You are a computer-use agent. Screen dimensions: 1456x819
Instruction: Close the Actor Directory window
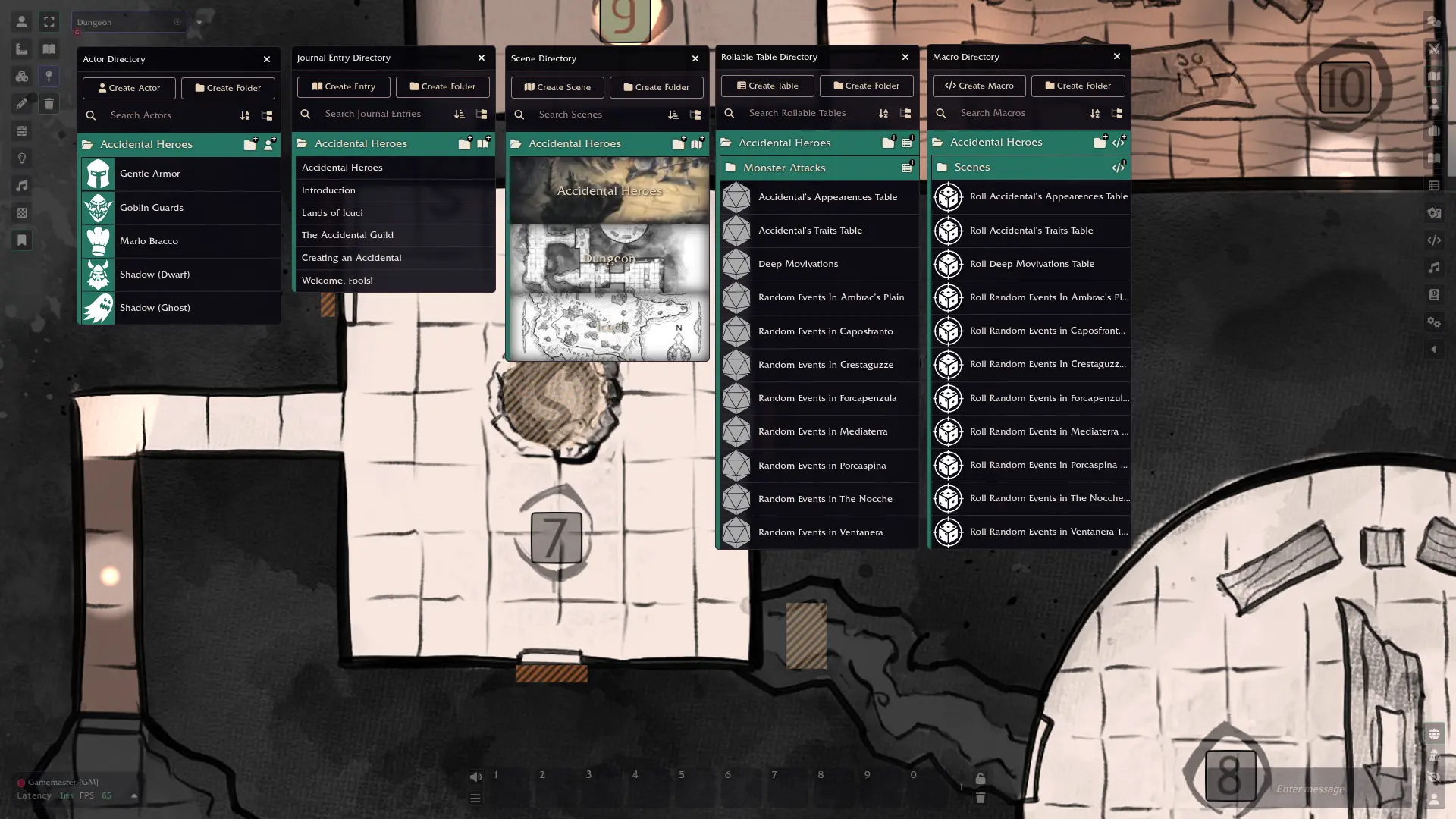(267, 59)
